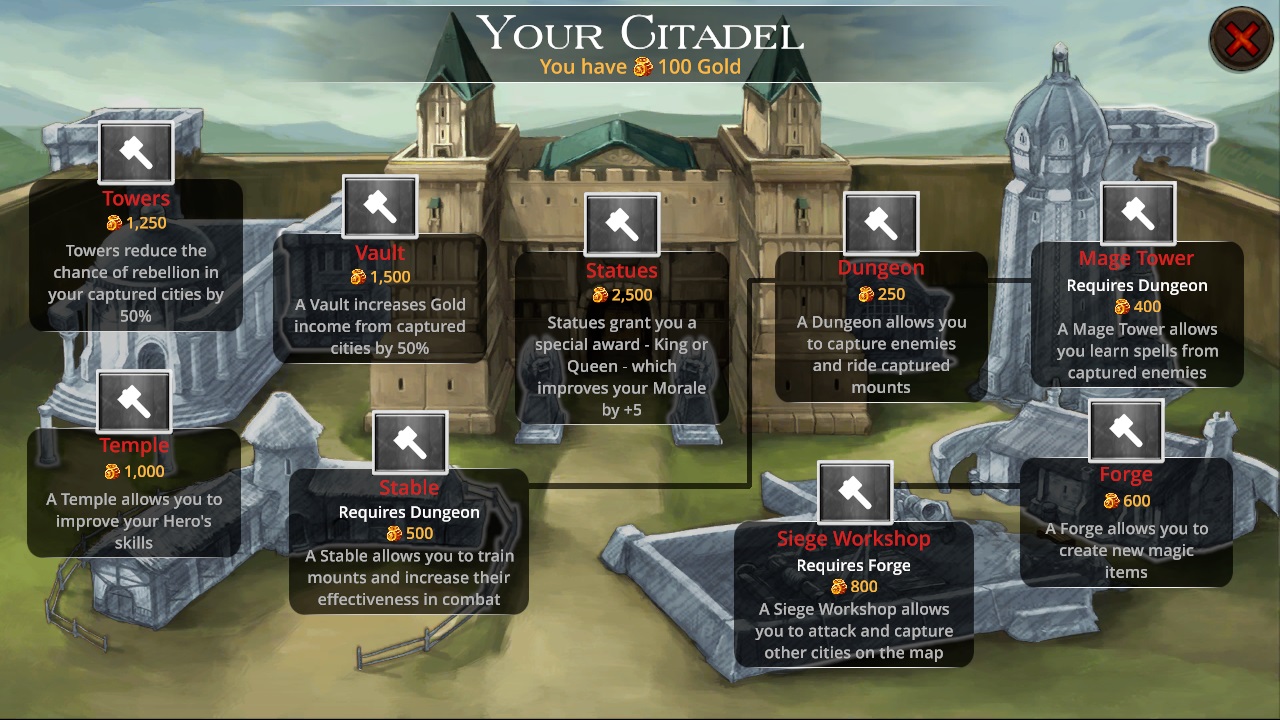Click the build hammer for Statues

click(622, 226)
